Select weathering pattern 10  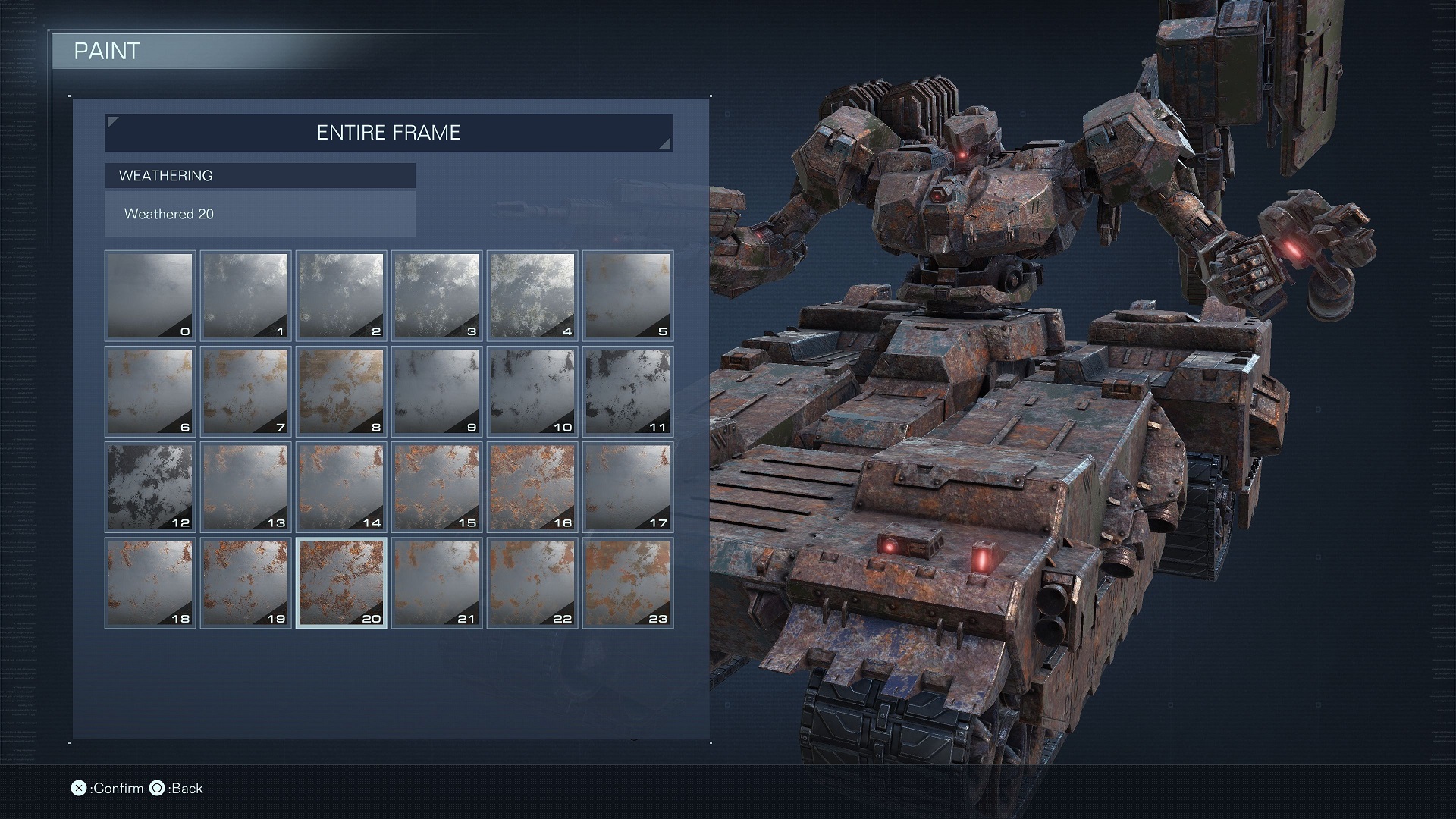(x=532, y=391)
